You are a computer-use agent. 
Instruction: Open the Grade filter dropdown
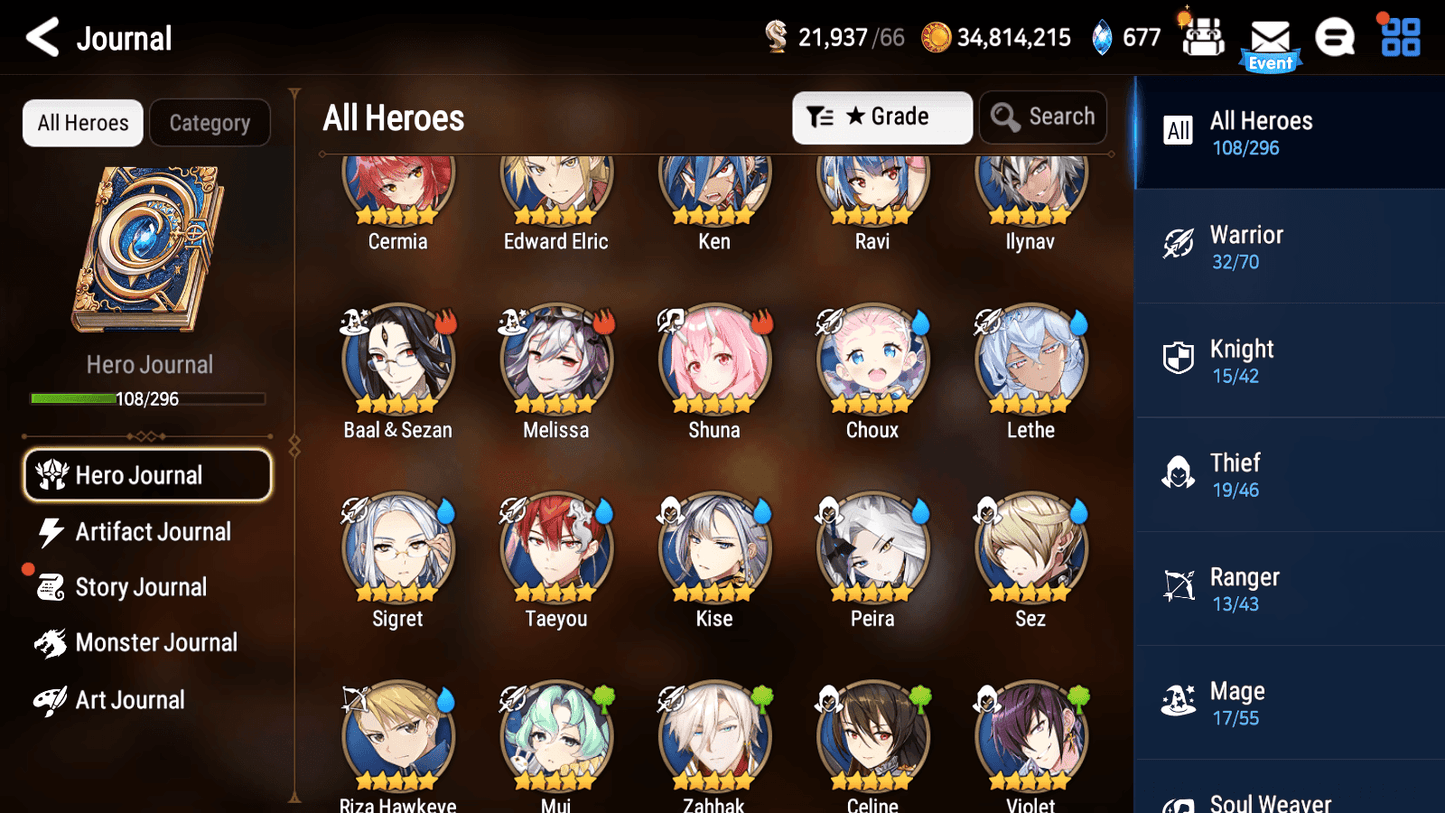coord(882,117)
